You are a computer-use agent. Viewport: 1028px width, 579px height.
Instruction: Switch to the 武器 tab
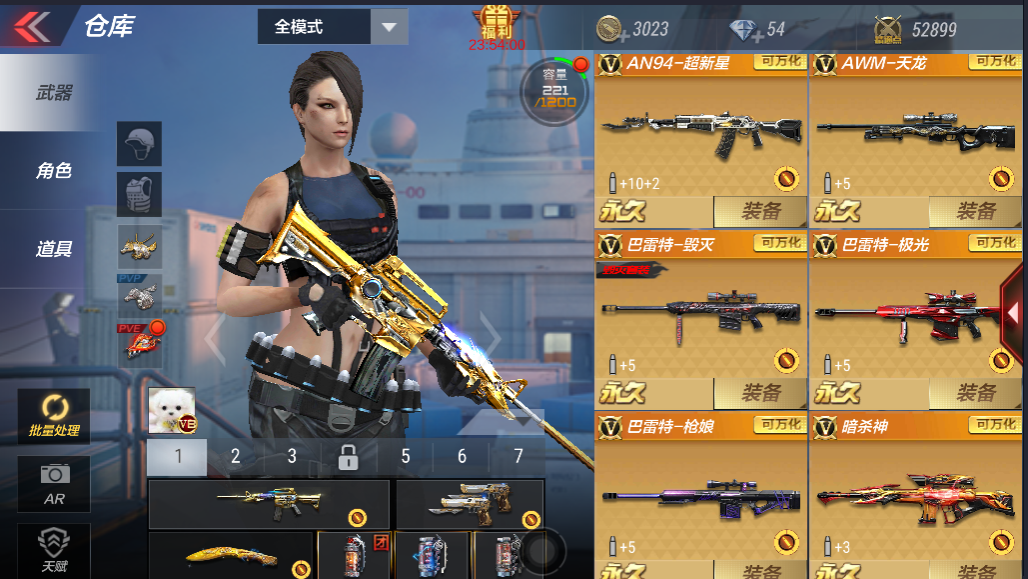pos(53,93)
